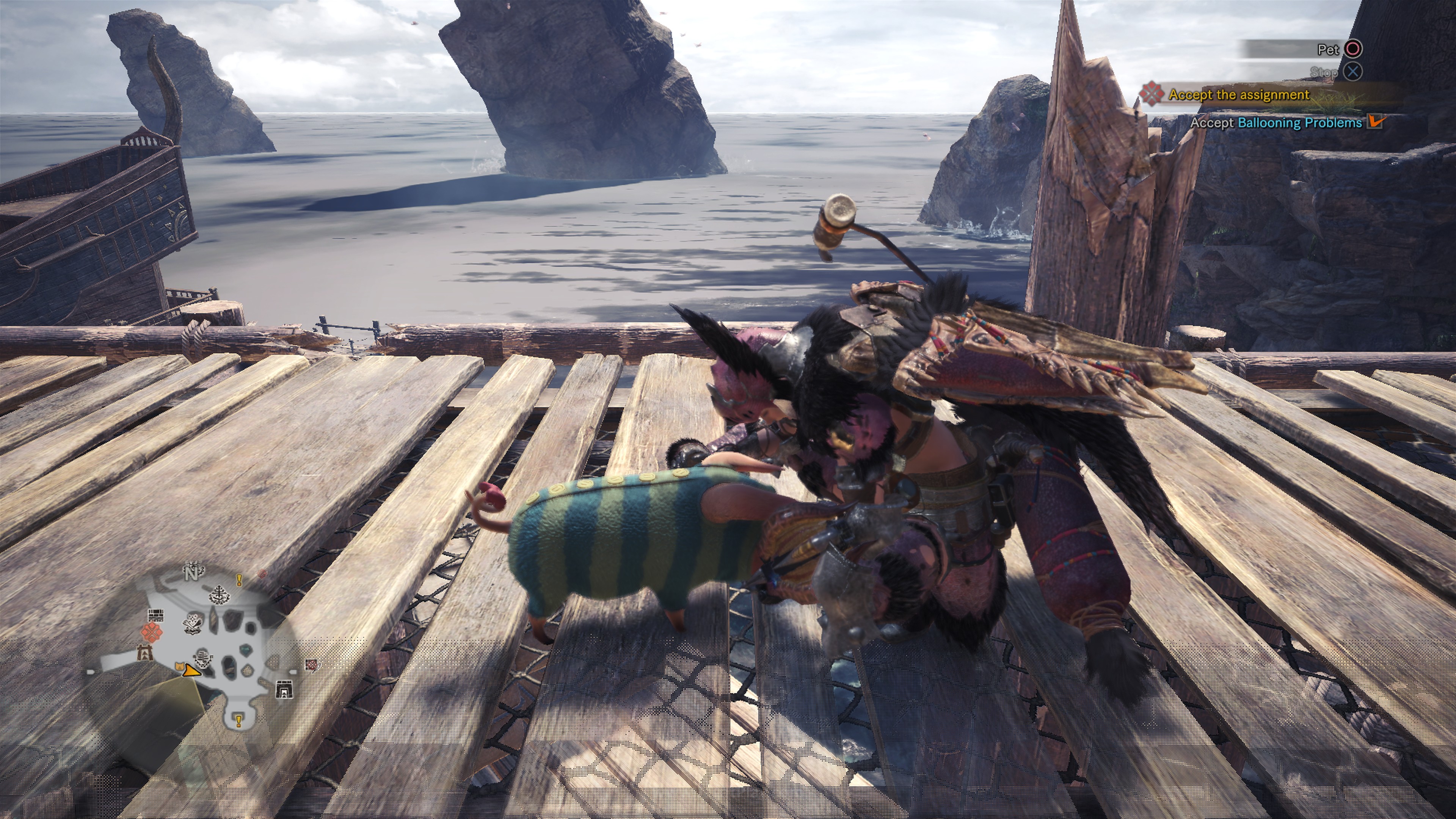Click the red assignment emblem in quest tracker
This screenshot has height=819, width=1456.
[x=1152, y=94]
